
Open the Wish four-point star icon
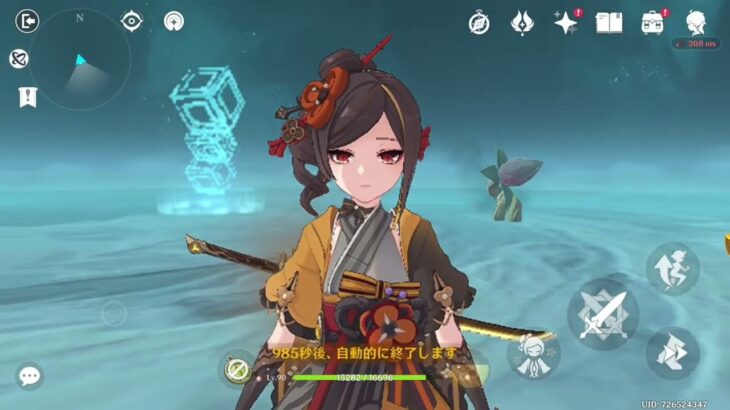(566, 22)
